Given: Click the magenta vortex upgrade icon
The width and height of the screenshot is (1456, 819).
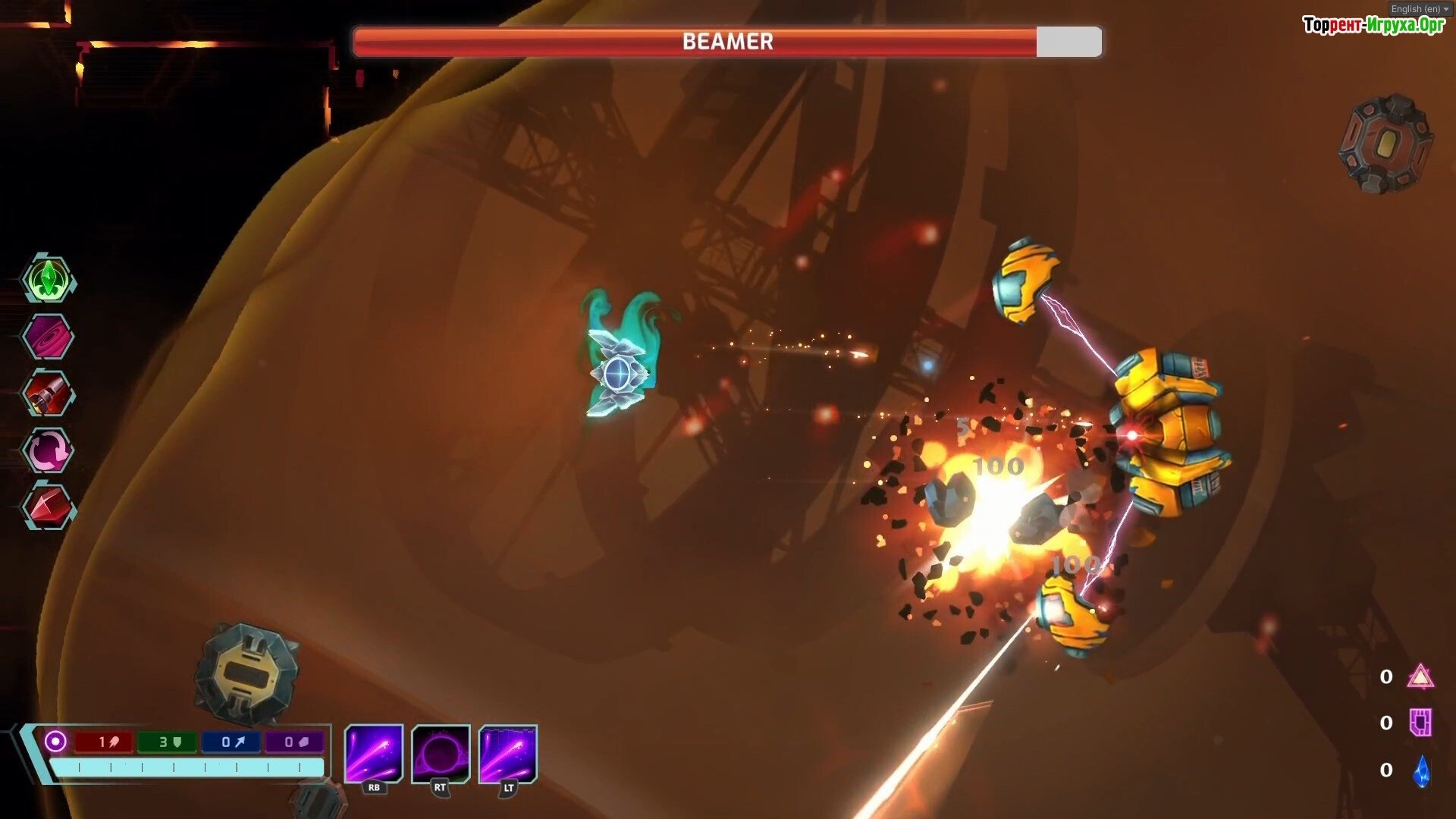Looking at the screenshot, I should [x=48, y=337].
